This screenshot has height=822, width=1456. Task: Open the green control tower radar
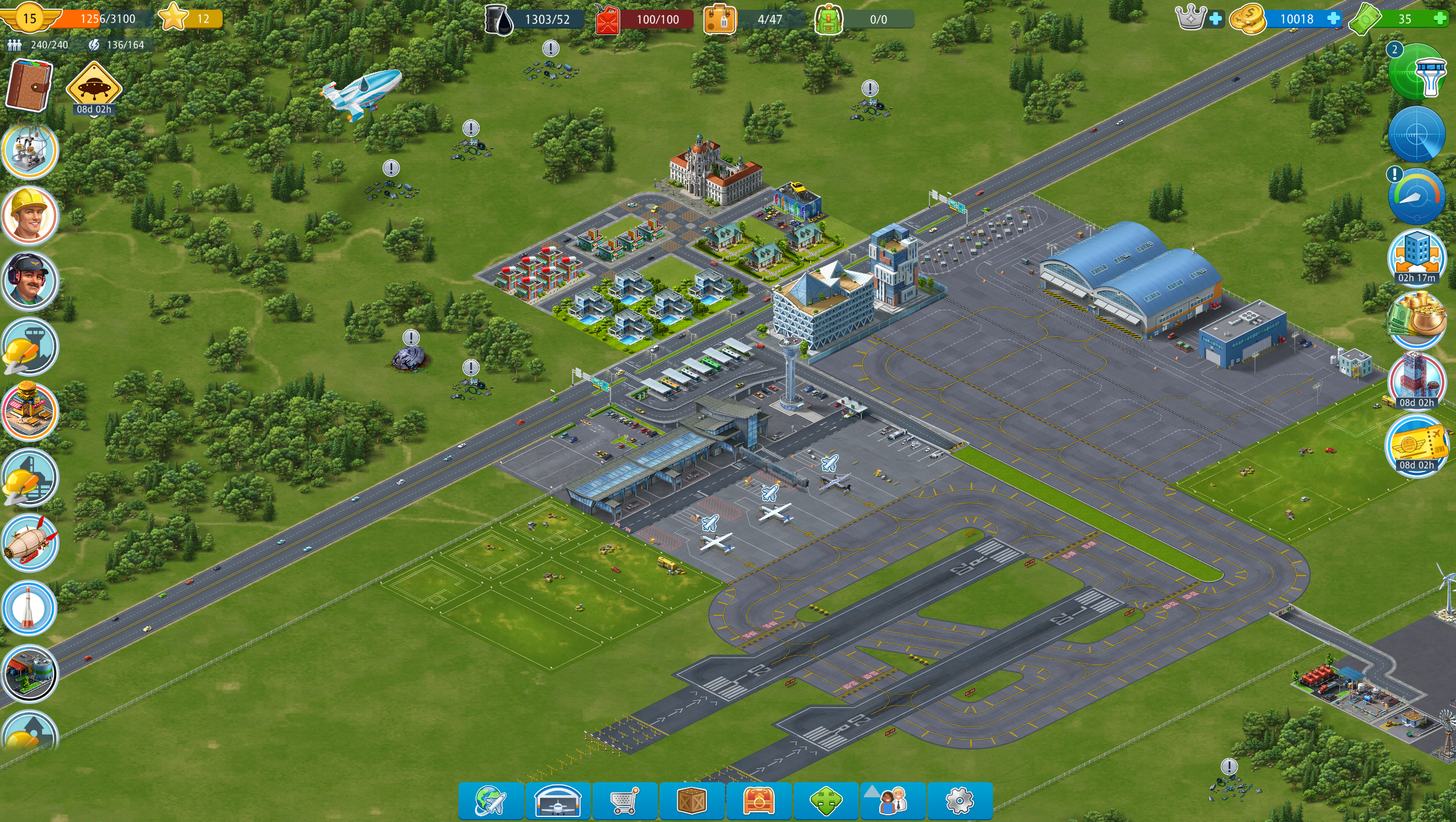click(1417, 72)
